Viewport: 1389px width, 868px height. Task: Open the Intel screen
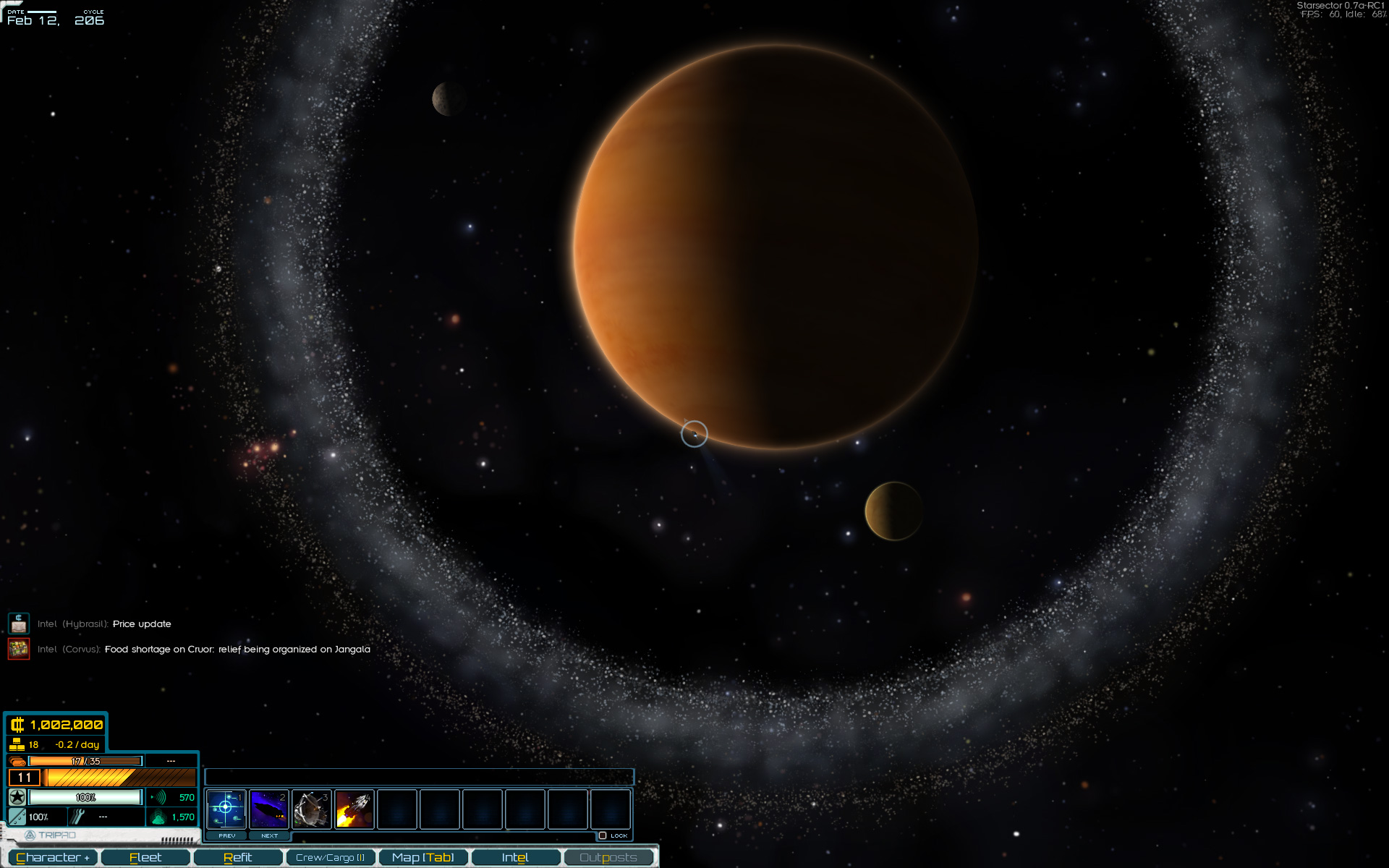click(515, 858)
